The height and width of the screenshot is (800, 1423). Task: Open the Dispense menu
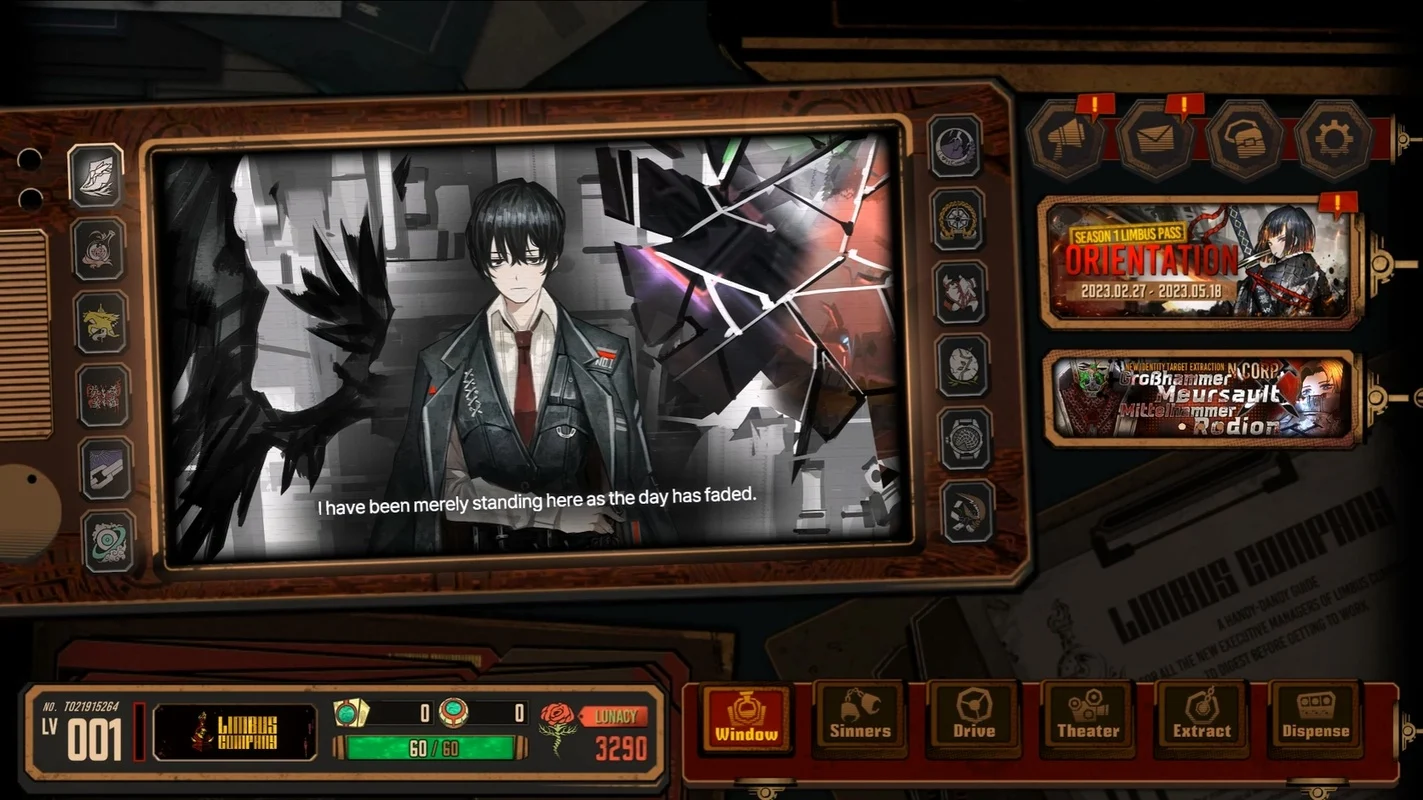tap(1315, 718)
